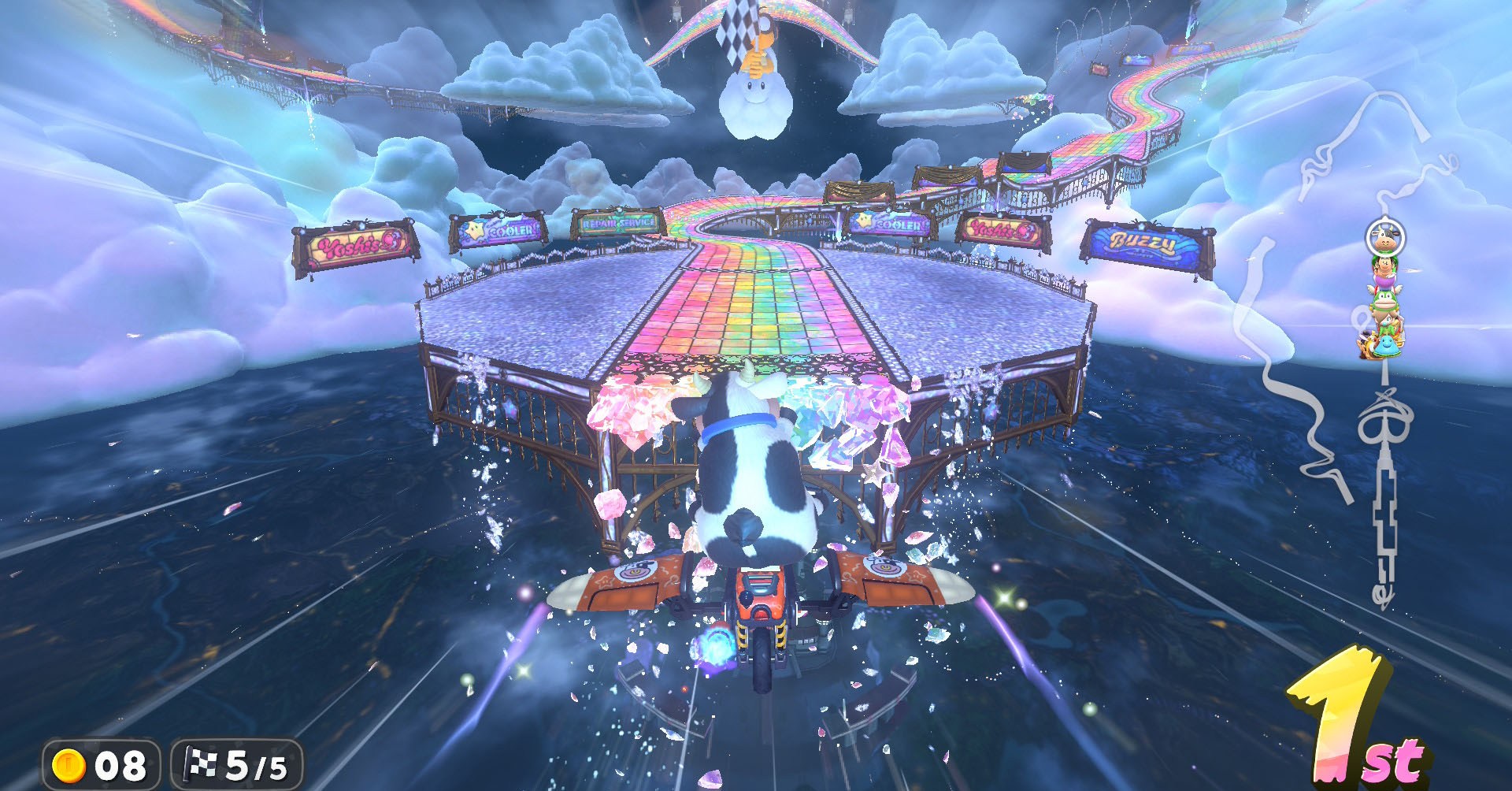Image resolution: width=1512 pixels, height=791 pixels.
Task: Click the left Cooler billboard
Action: coord(498,228)
